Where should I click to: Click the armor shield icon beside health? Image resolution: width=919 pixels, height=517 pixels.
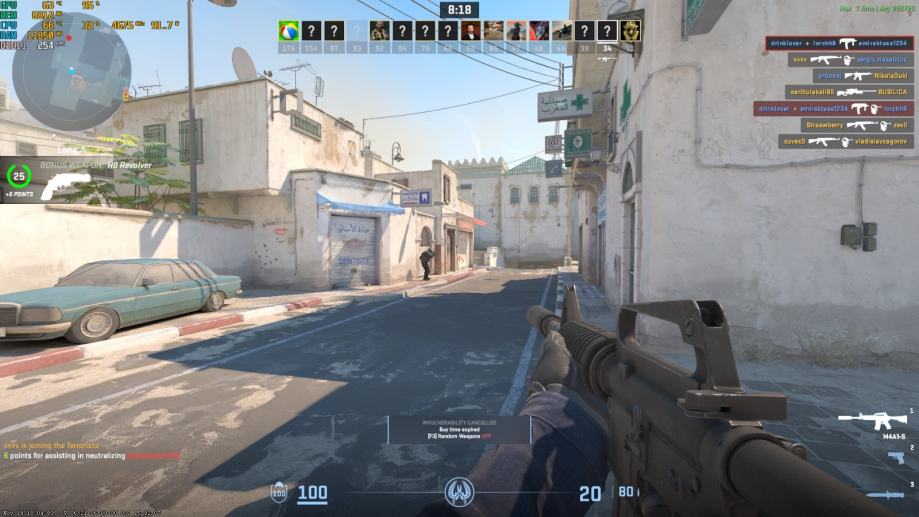279,492
